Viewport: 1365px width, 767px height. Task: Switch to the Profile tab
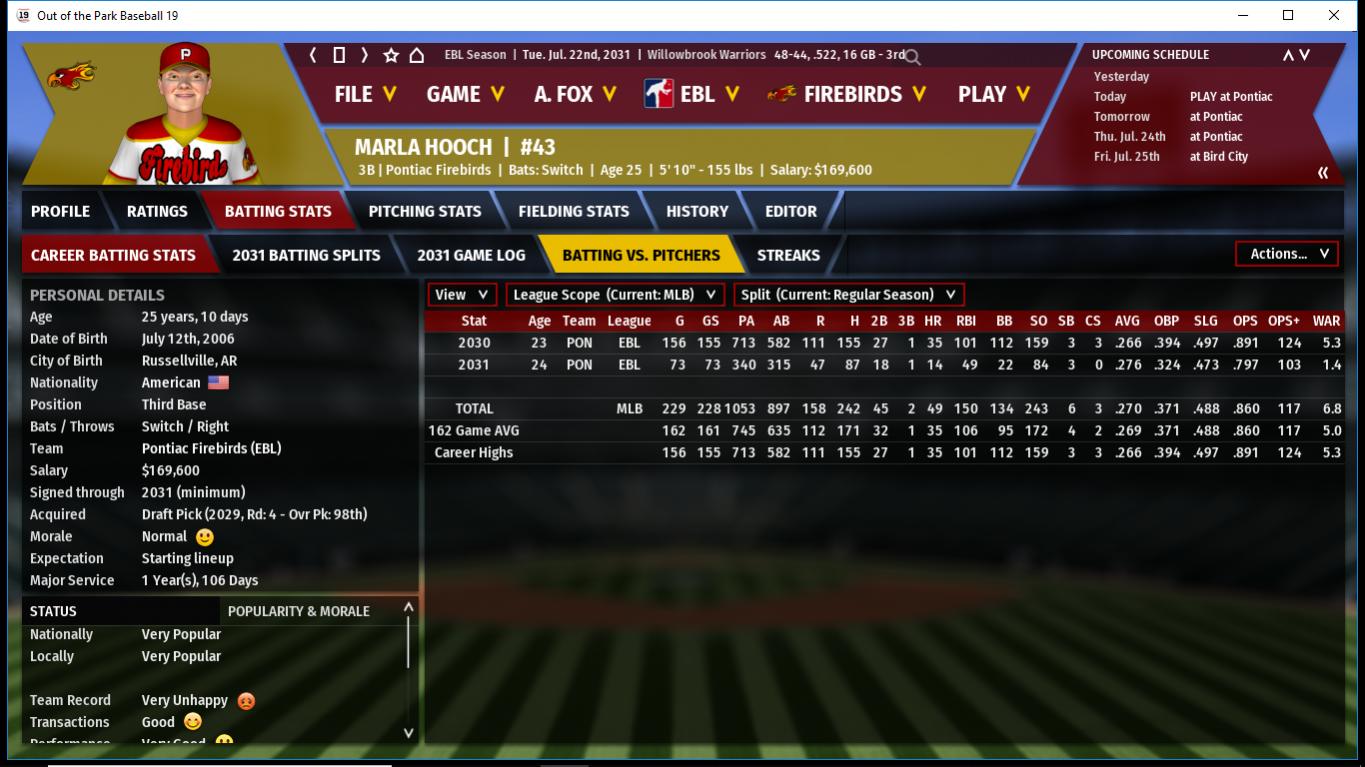coord(60,211)
